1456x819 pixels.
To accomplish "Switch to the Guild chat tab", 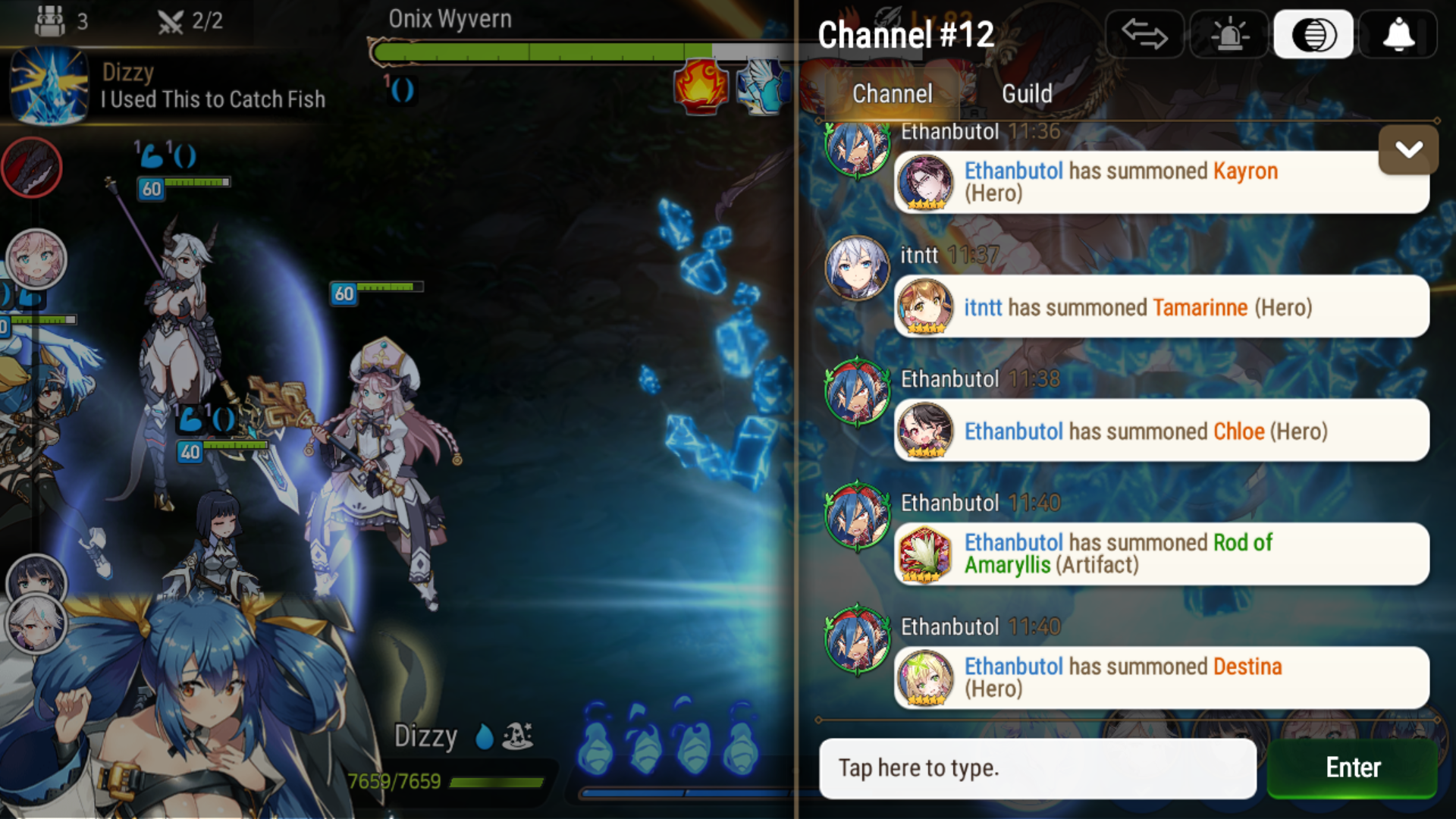I will click(x=1028, y=93).
